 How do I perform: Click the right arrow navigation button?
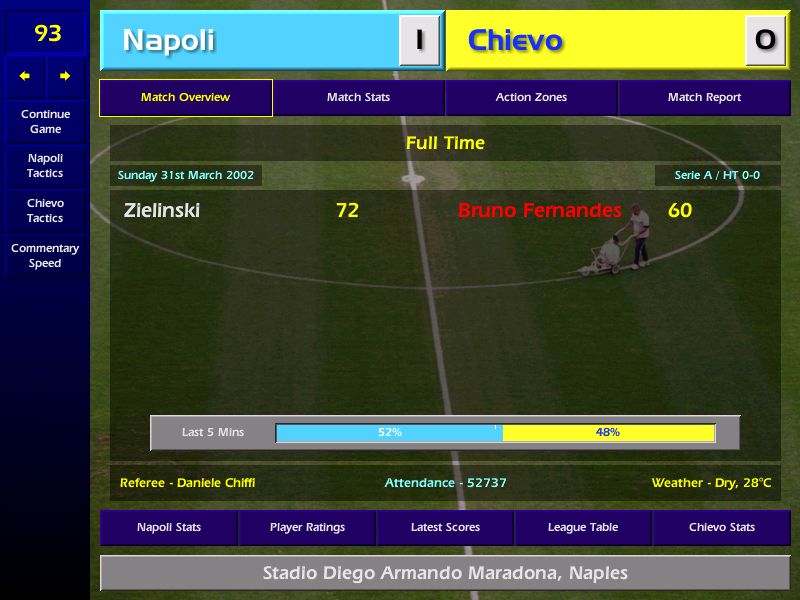[65, 76]
